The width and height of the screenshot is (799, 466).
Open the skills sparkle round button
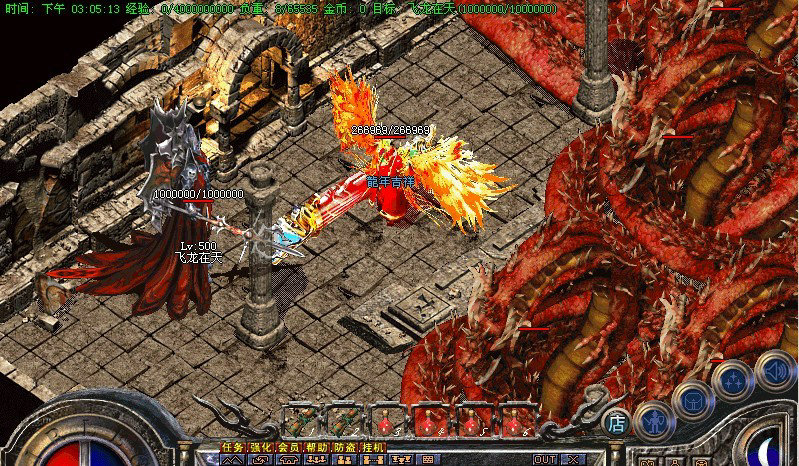point(732,378)
